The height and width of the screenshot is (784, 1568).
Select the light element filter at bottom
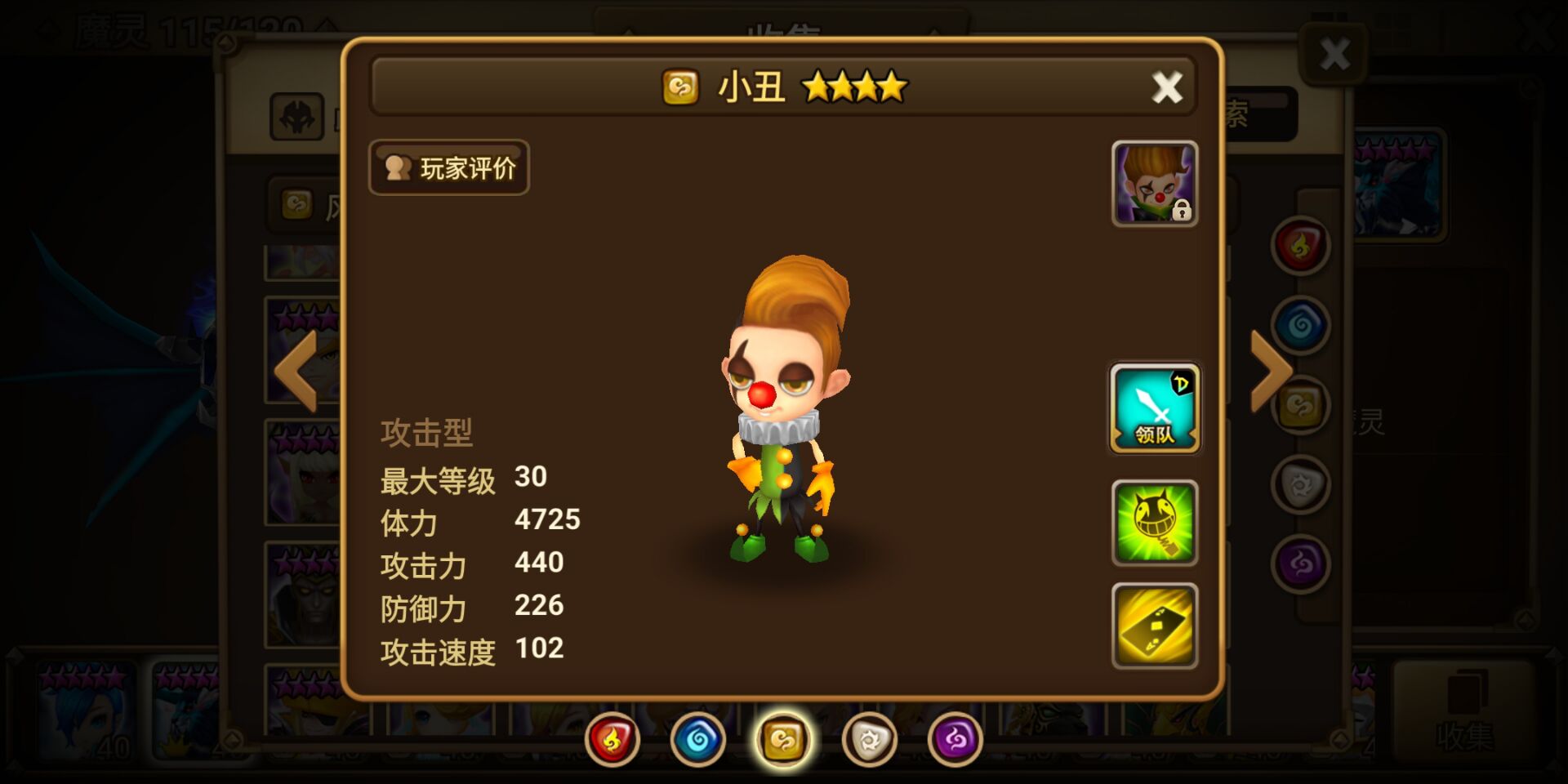click(x=869, y=737)
